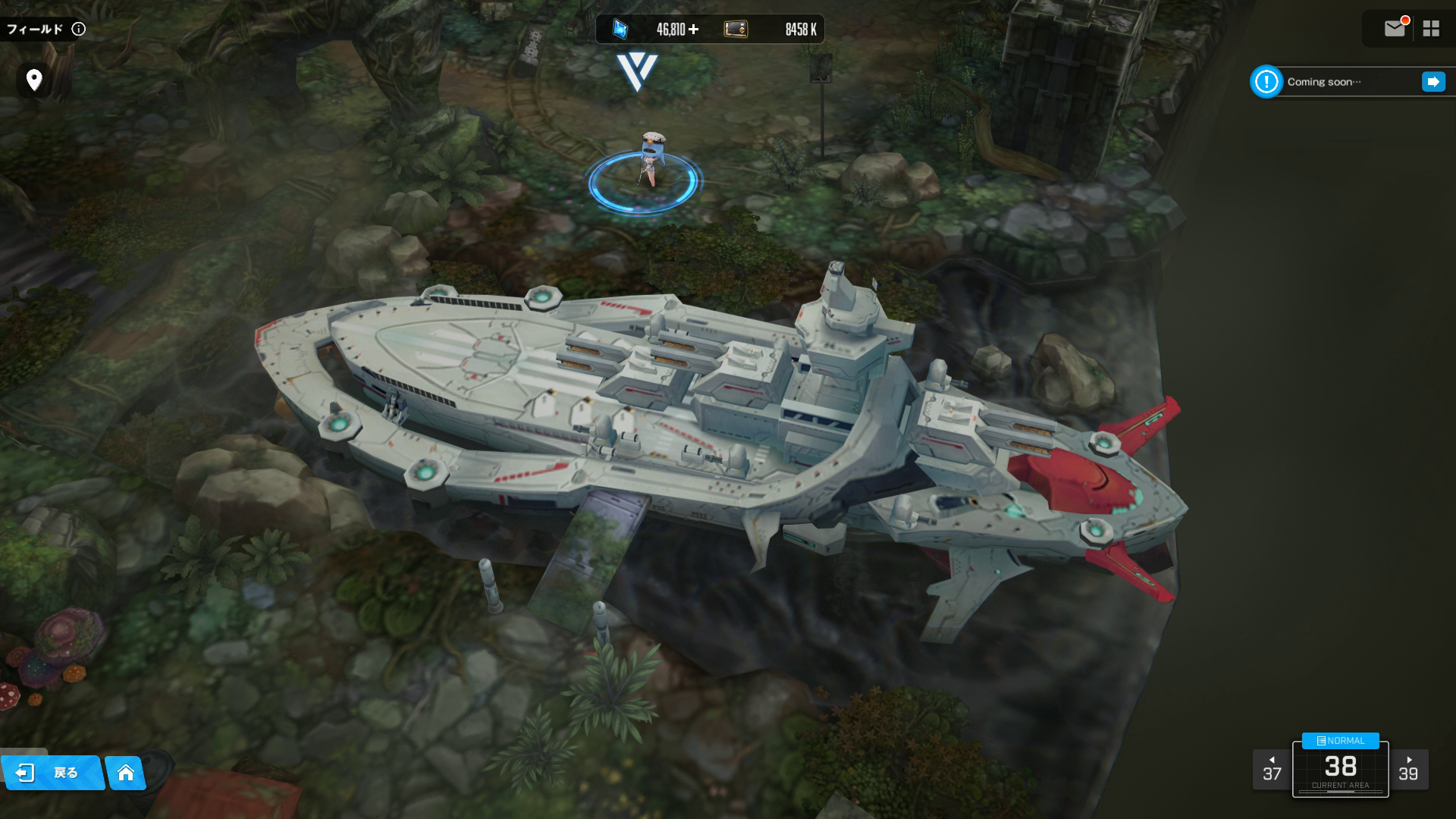Select the blue exclamation notice icon
The width and height of the screenshot is (1456, 819).
coord(1266,82)
